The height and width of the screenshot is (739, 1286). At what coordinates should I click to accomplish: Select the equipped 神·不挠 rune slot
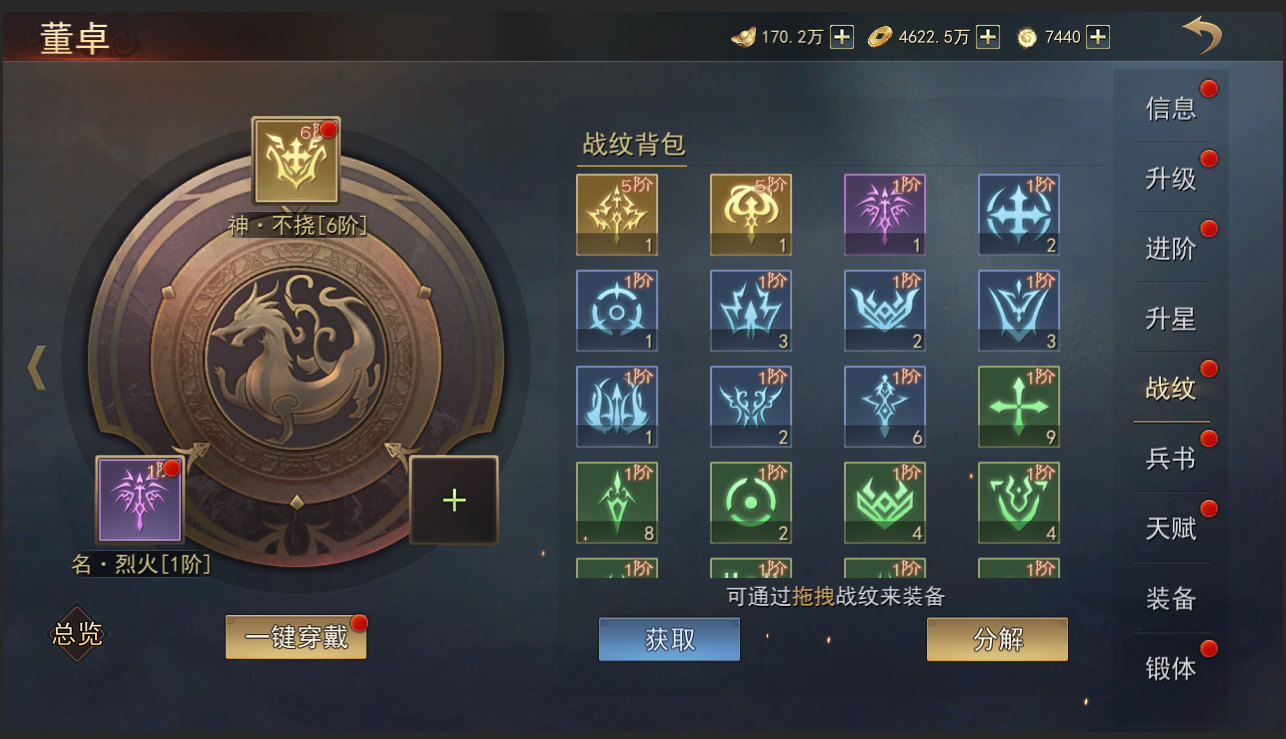296,161
